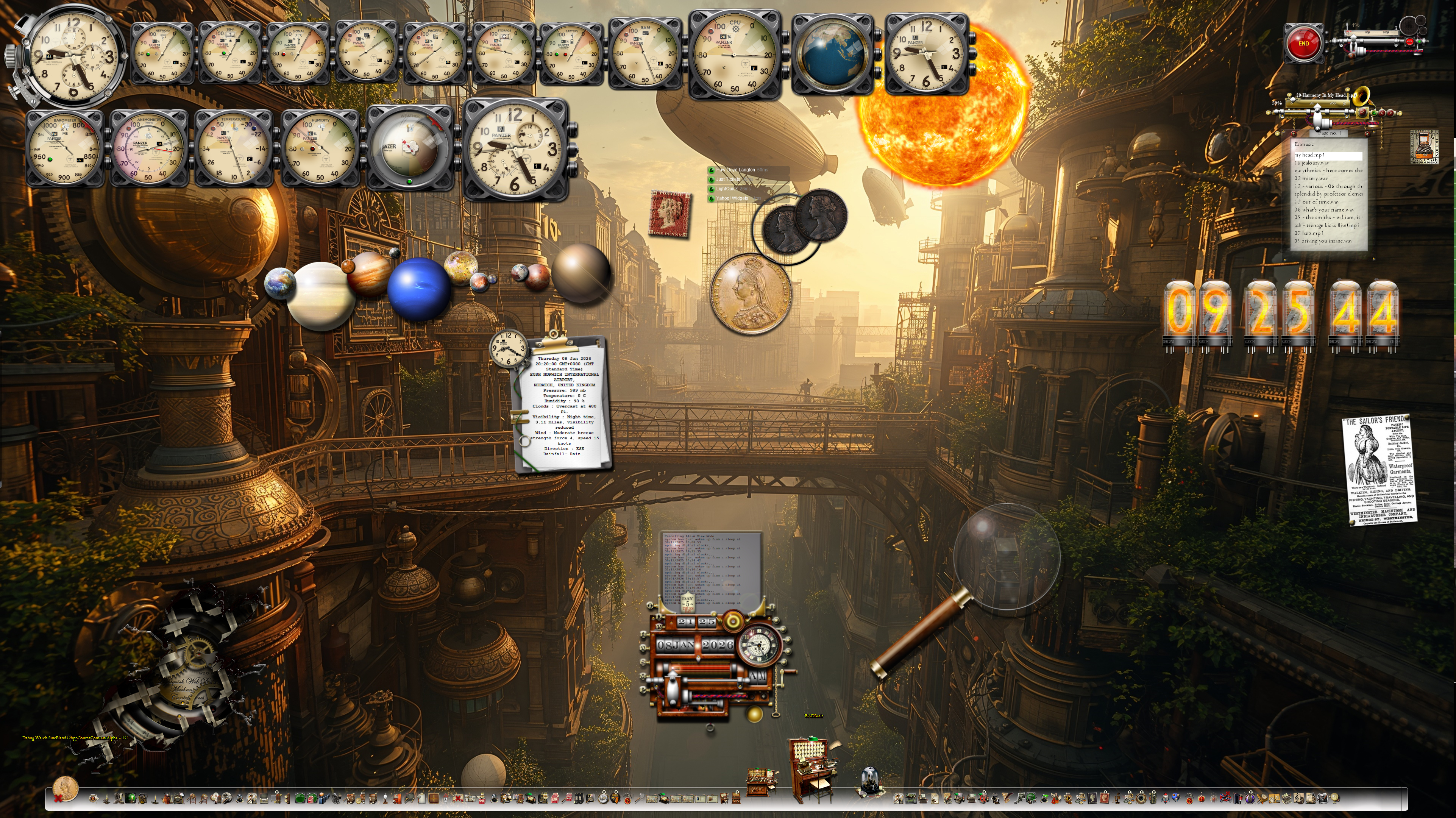Mute the volume with the red MUTE button

(x=1409, y=42)
